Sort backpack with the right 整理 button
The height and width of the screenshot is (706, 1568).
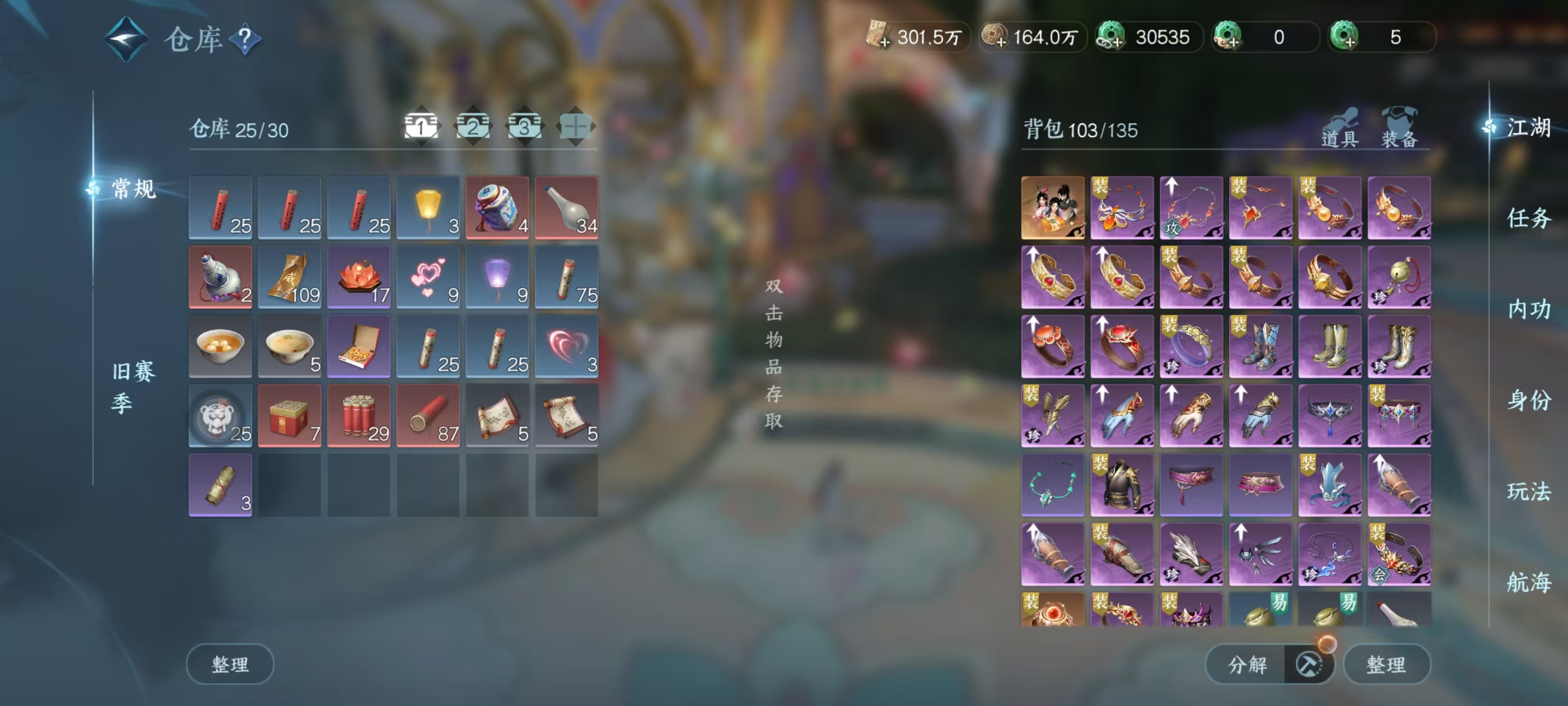(x=1386, y=664)
